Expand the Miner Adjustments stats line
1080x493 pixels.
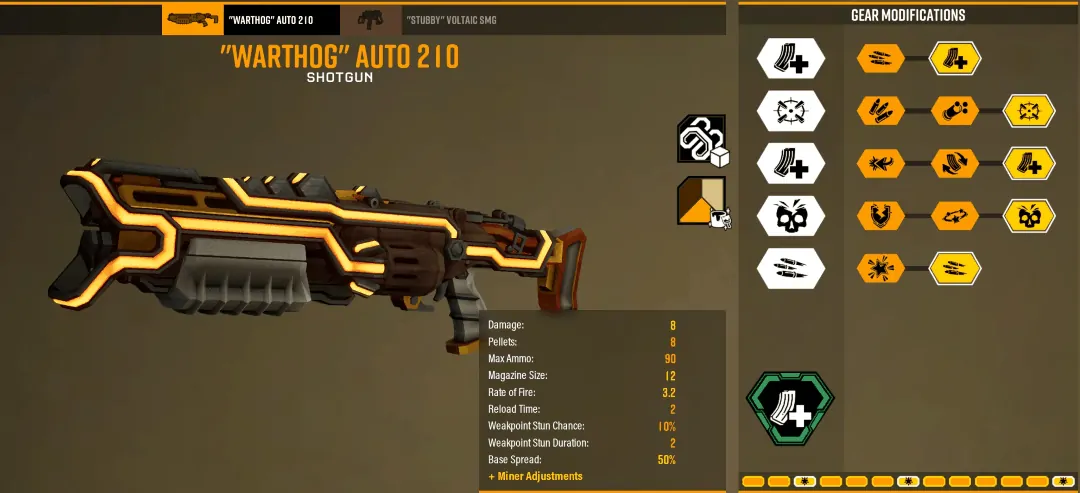coord(535,476)
